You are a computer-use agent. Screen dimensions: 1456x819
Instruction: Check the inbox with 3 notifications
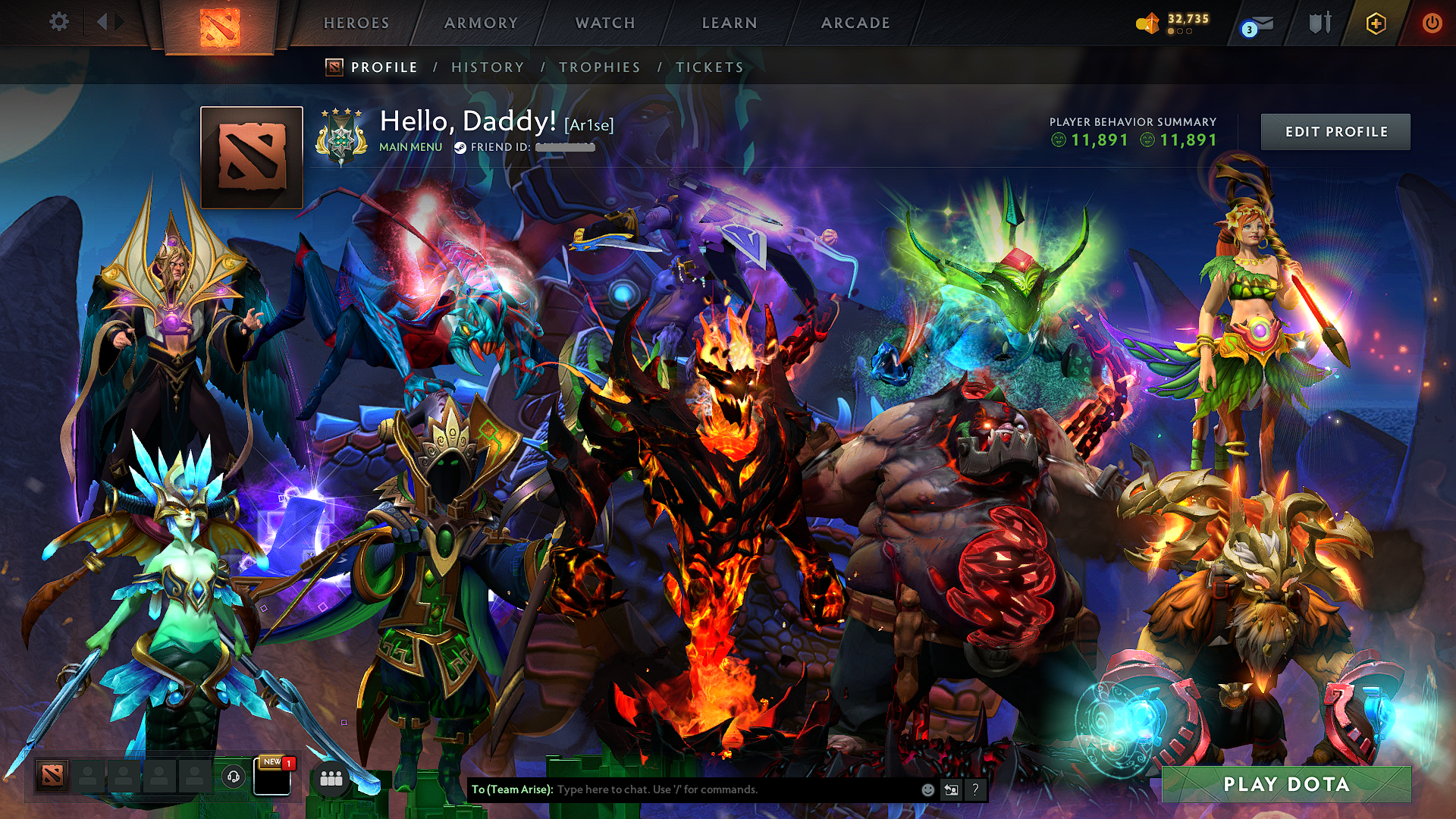[1255, 25]
